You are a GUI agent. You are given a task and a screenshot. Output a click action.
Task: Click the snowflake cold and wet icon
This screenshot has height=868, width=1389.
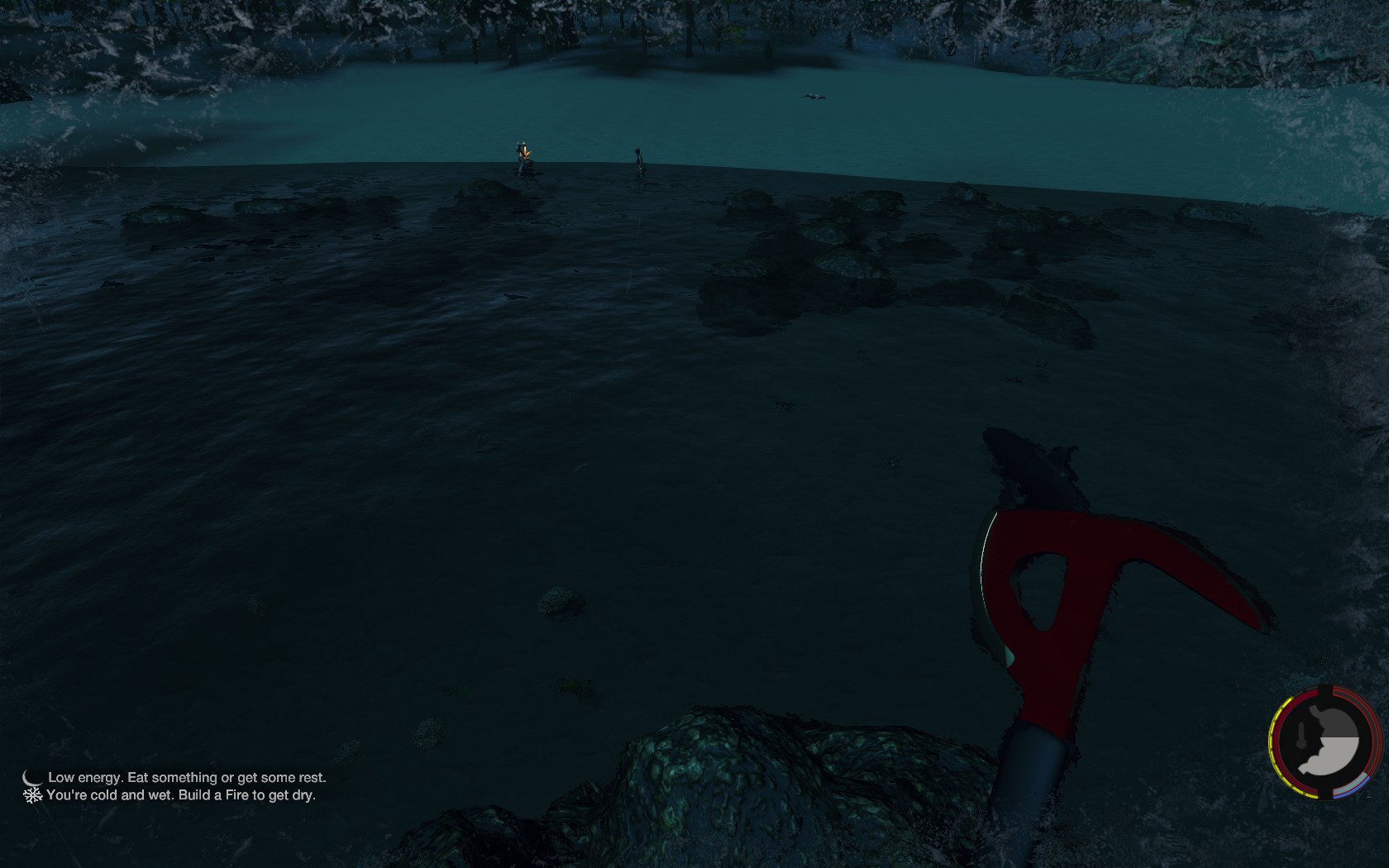[x=32, y=795]
